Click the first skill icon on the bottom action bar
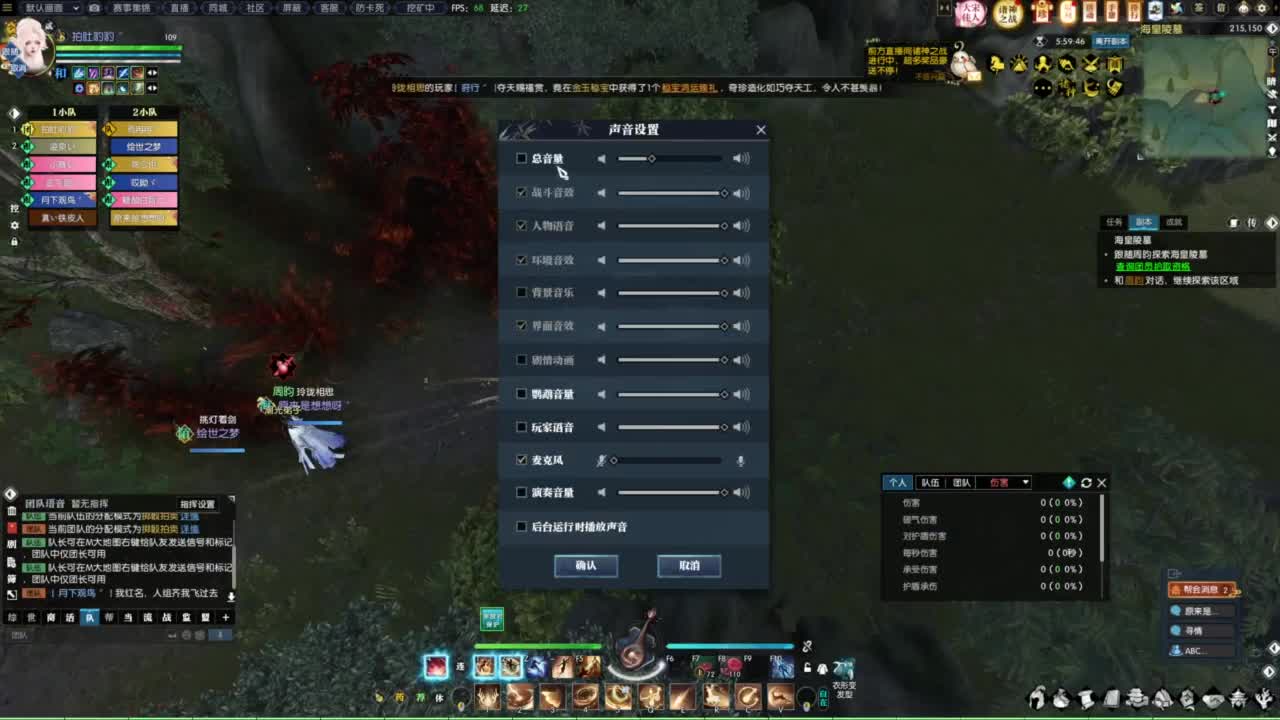Viewport: 1280px width, 720px height. 435,666
